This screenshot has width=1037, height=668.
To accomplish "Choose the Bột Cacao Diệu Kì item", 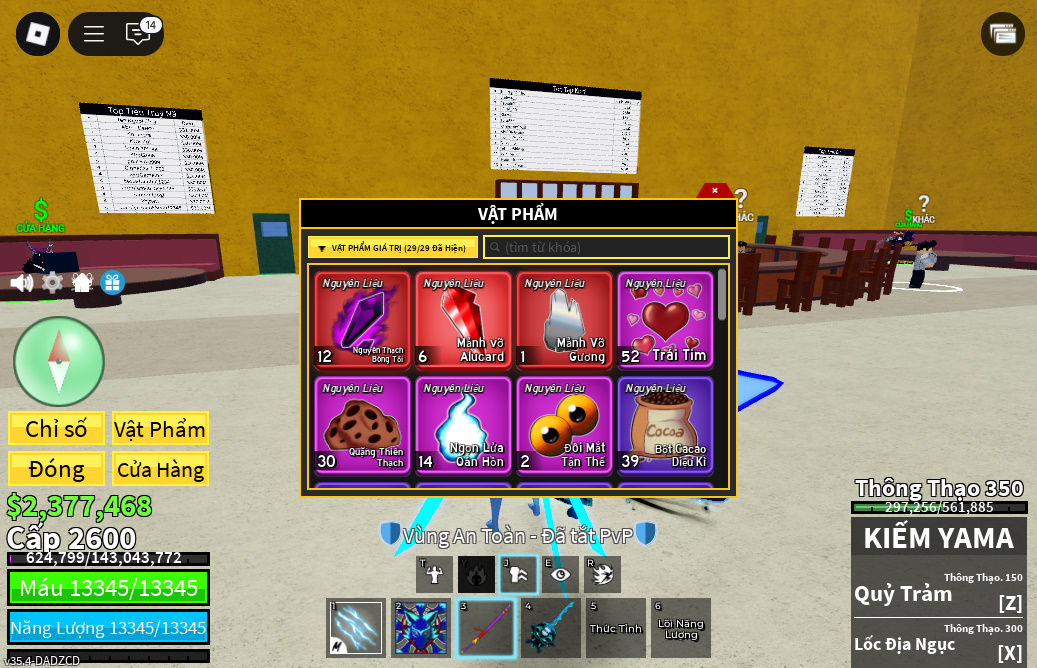I will click(x=665, y=424).
